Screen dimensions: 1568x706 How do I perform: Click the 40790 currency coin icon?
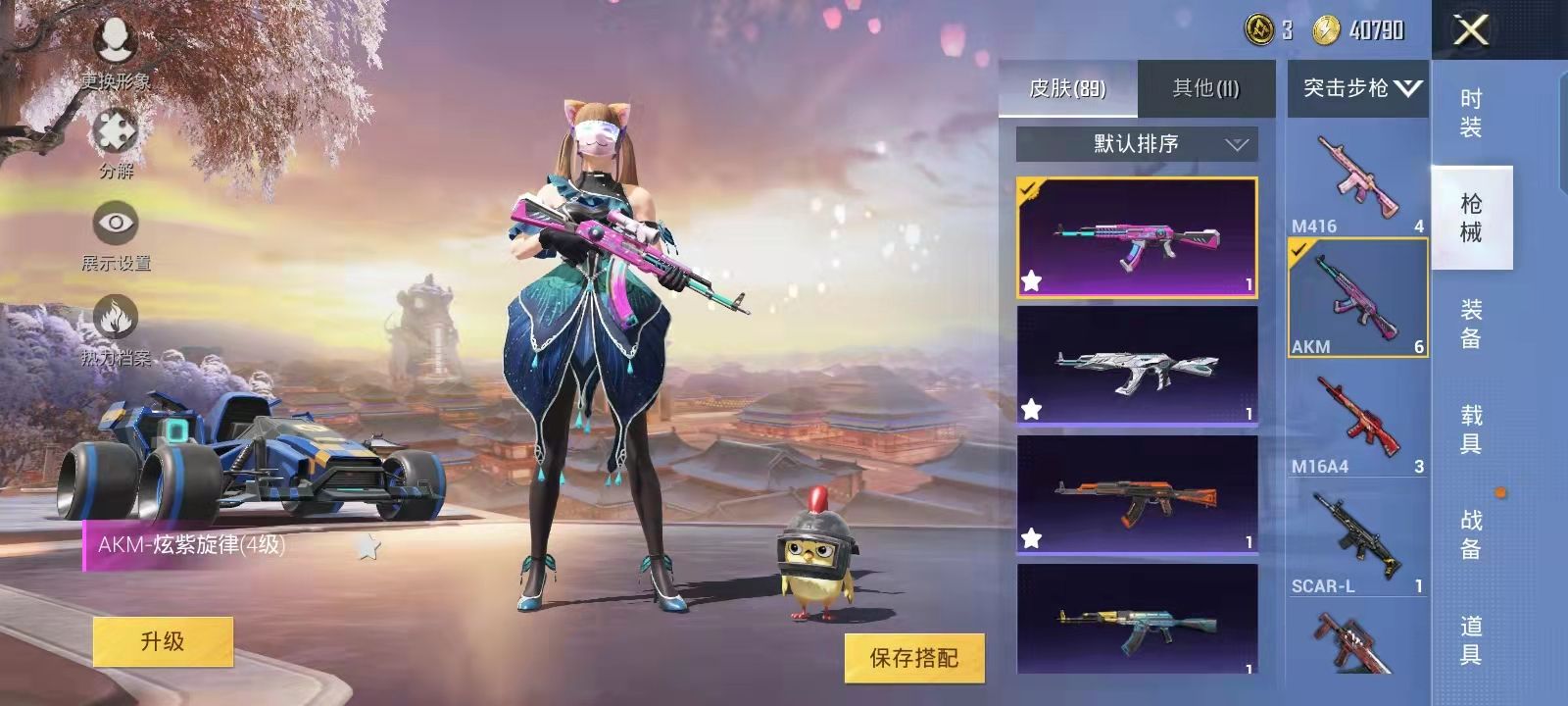tap(1325, 29)
